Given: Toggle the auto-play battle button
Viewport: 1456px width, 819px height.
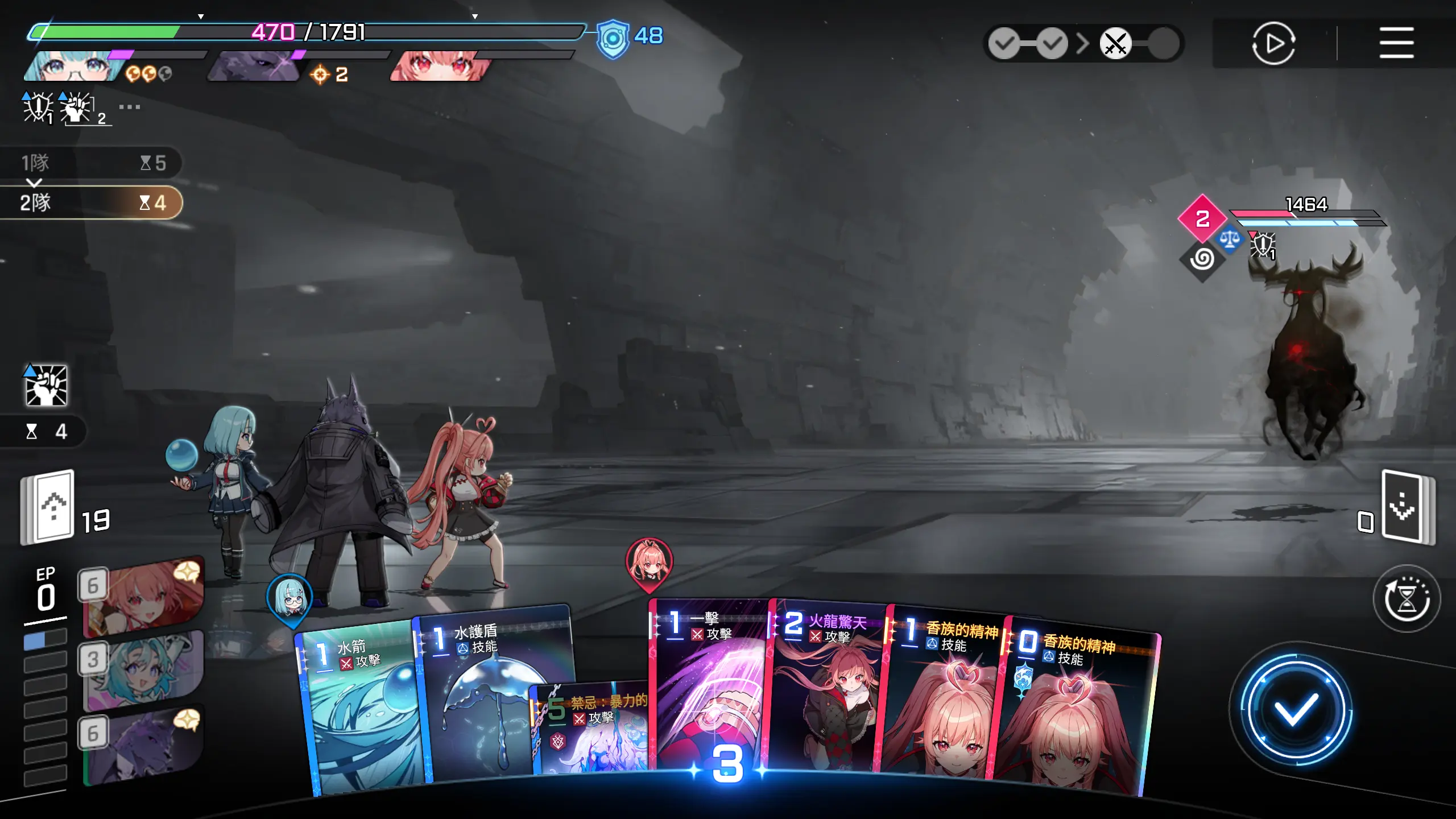Looking at the screenshot, I should coord(1273,43).
